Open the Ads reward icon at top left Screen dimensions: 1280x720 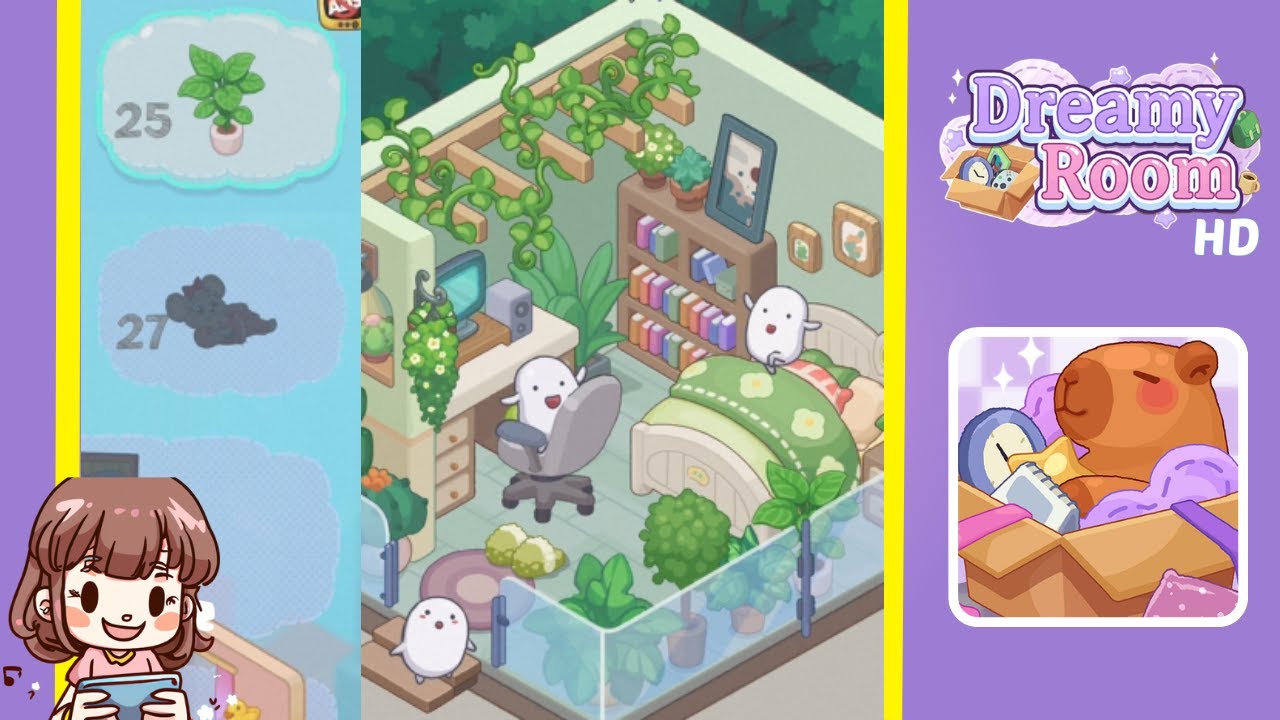click(x=338, y=10)
